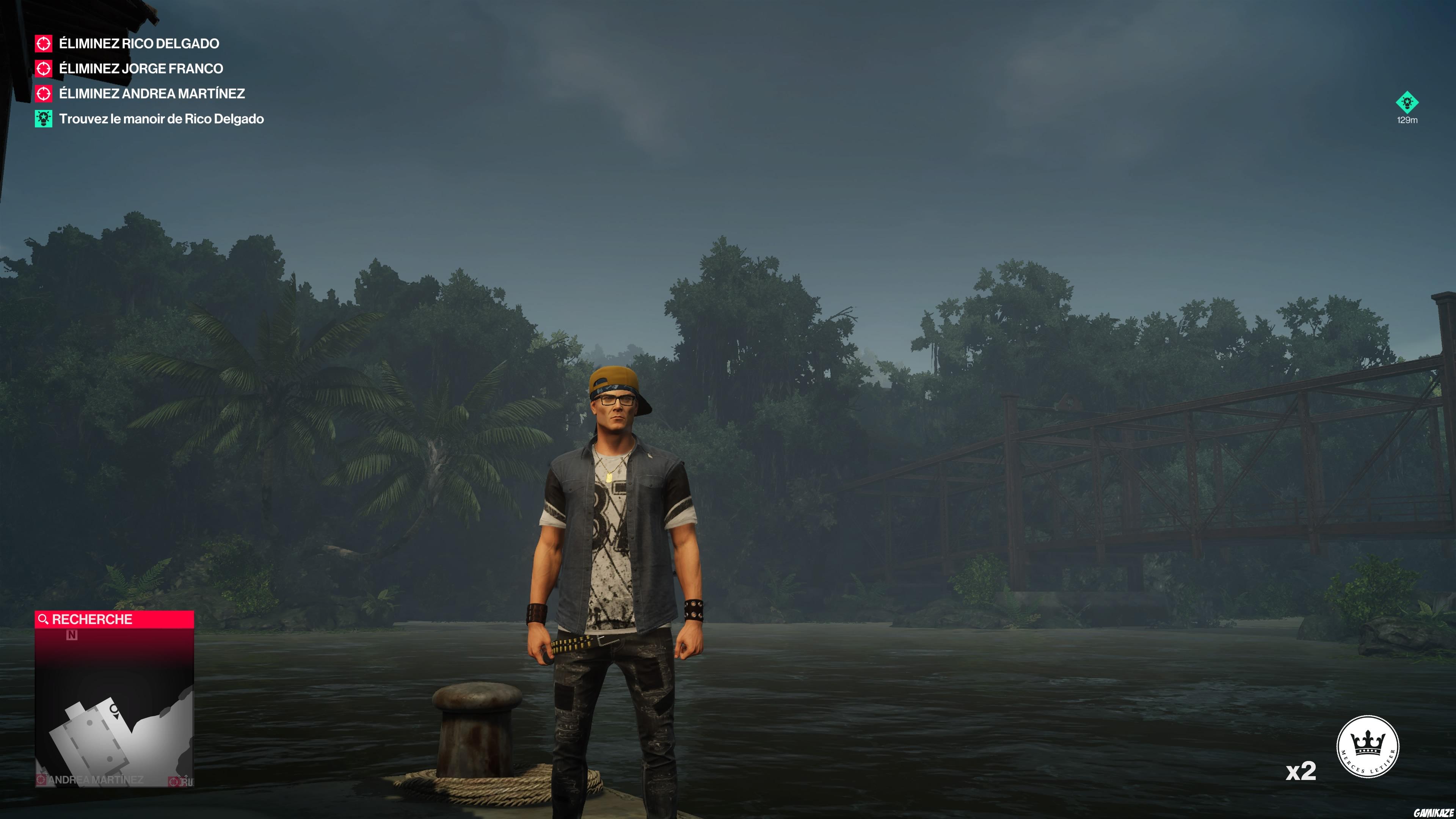Open the green 129m waypoint diamond icon
The height and width of the screenshot is (819, 1456).
[x=1408, y=103]
